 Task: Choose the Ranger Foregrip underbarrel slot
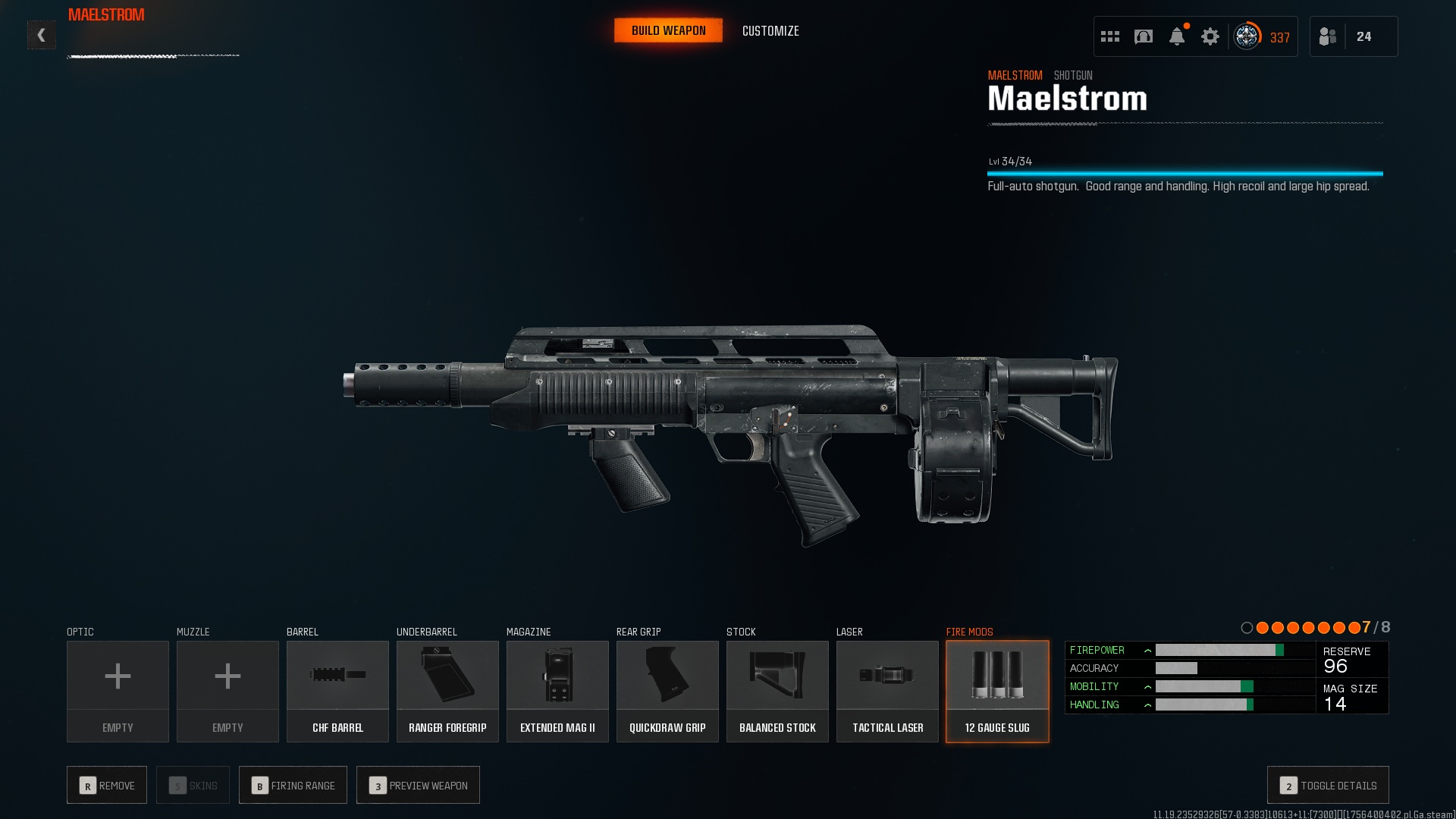click(x=447, y=691)
